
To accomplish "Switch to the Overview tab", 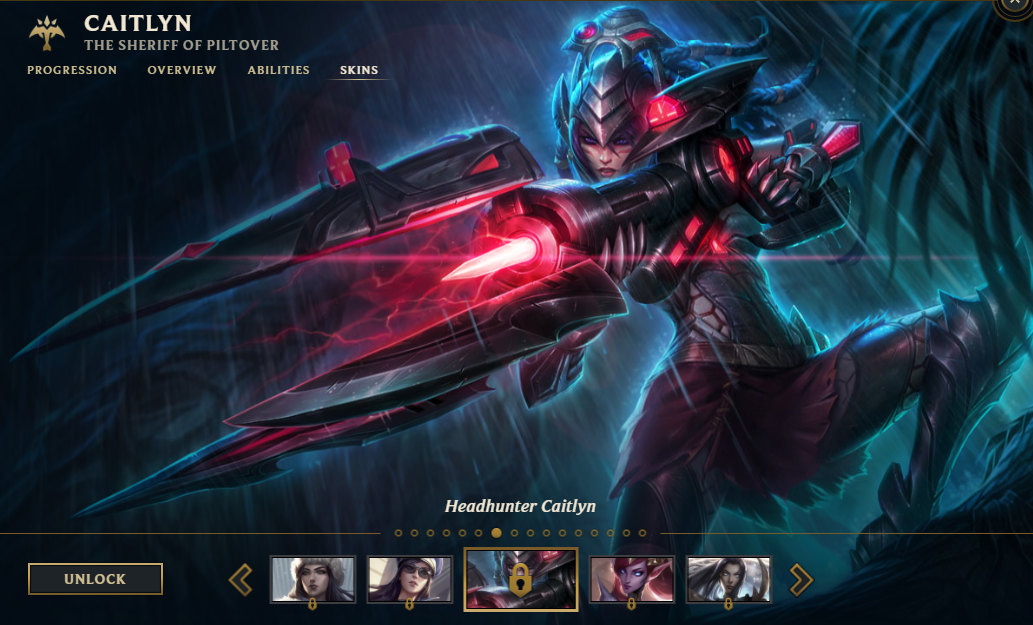I will click(182, 70).
